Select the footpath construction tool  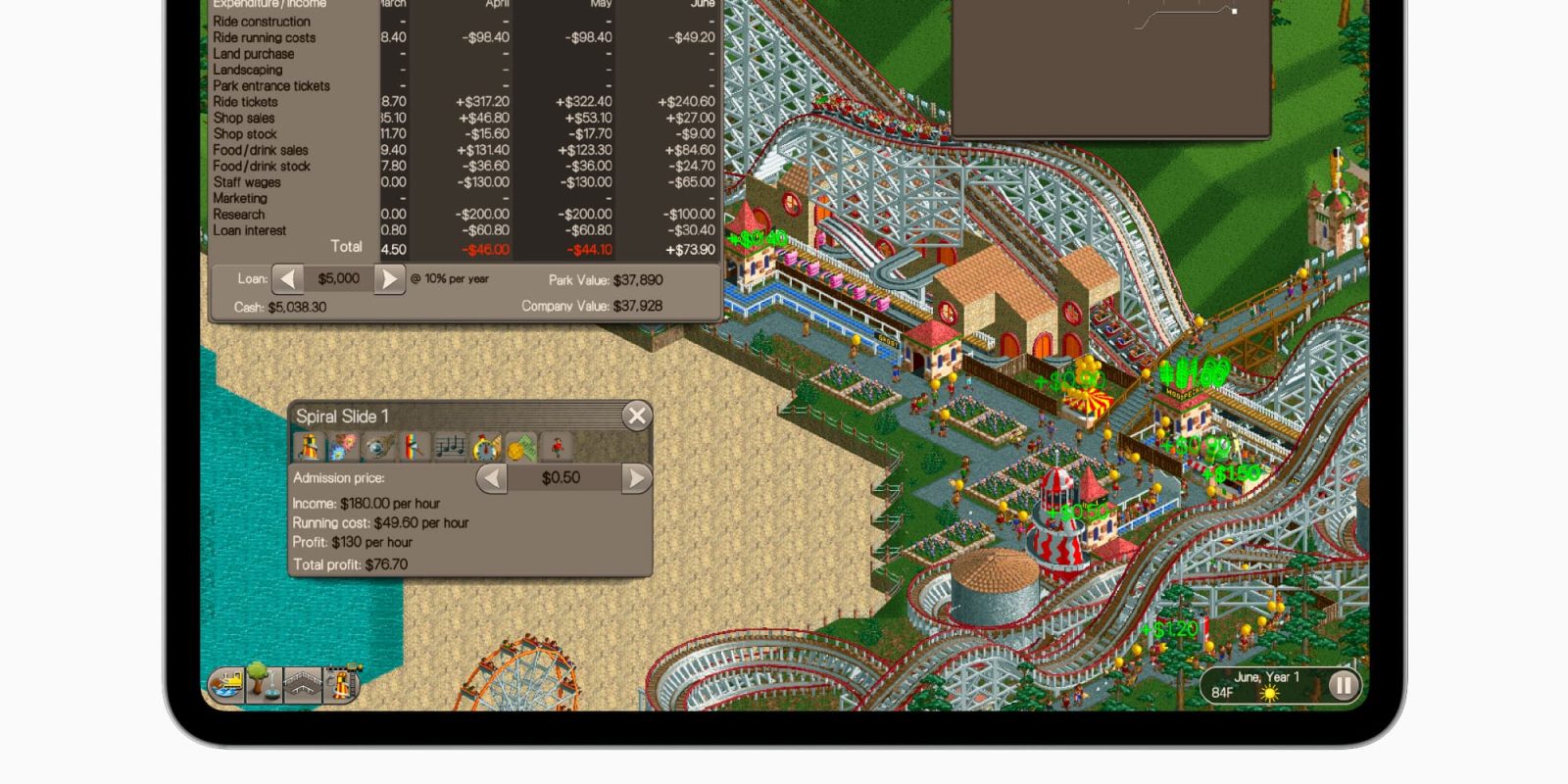coord(302,684)
